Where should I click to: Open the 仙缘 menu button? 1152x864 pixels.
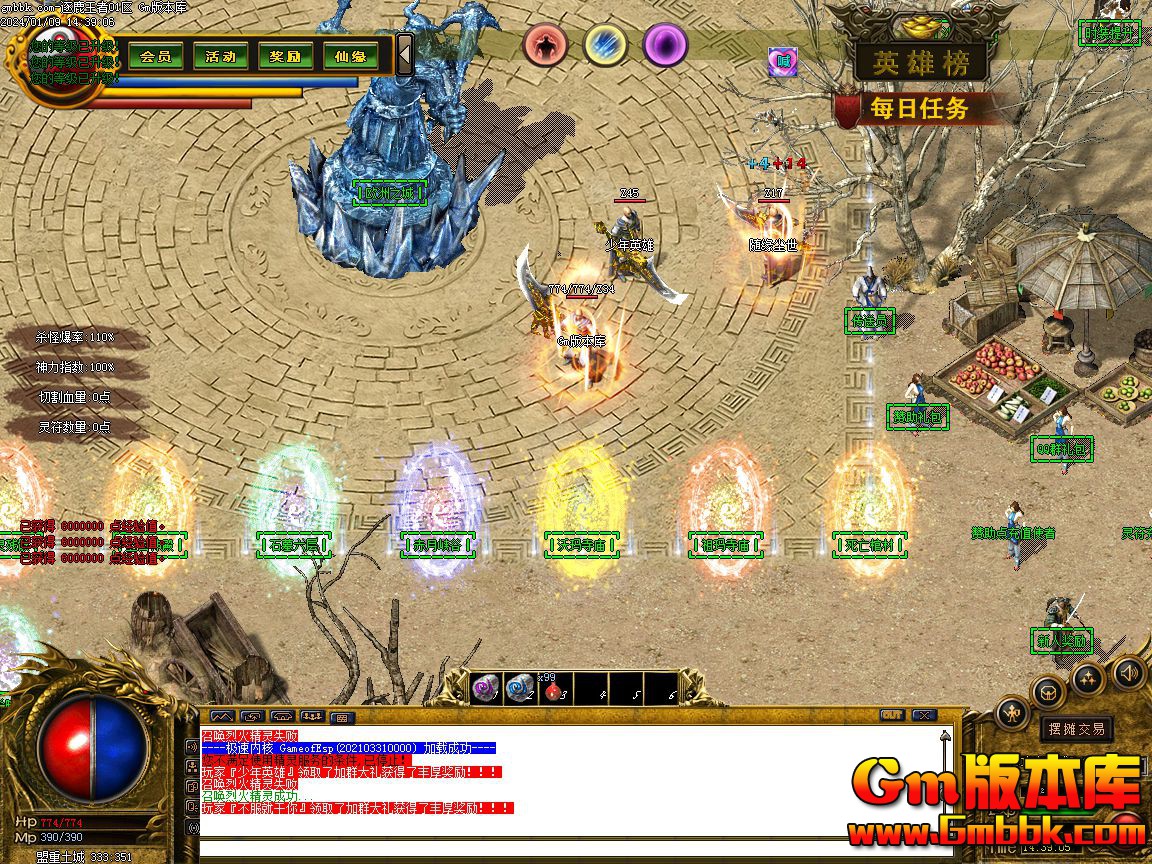coord(349,56)
